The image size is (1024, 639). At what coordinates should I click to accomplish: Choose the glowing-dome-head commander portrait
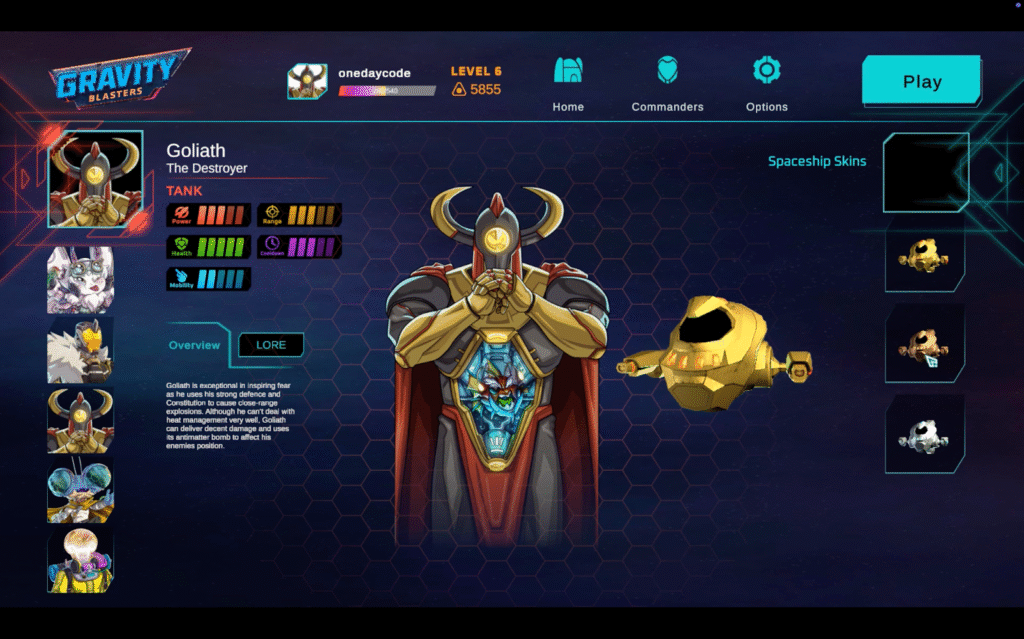click(x=80, y=560)
